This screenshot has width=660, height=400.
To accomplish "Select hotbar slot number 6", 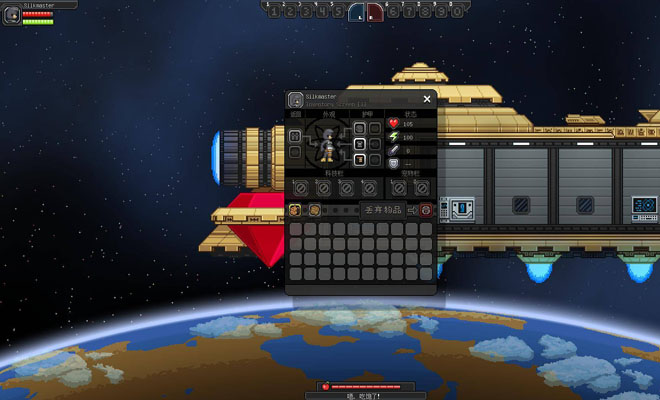I will point(391,12).
